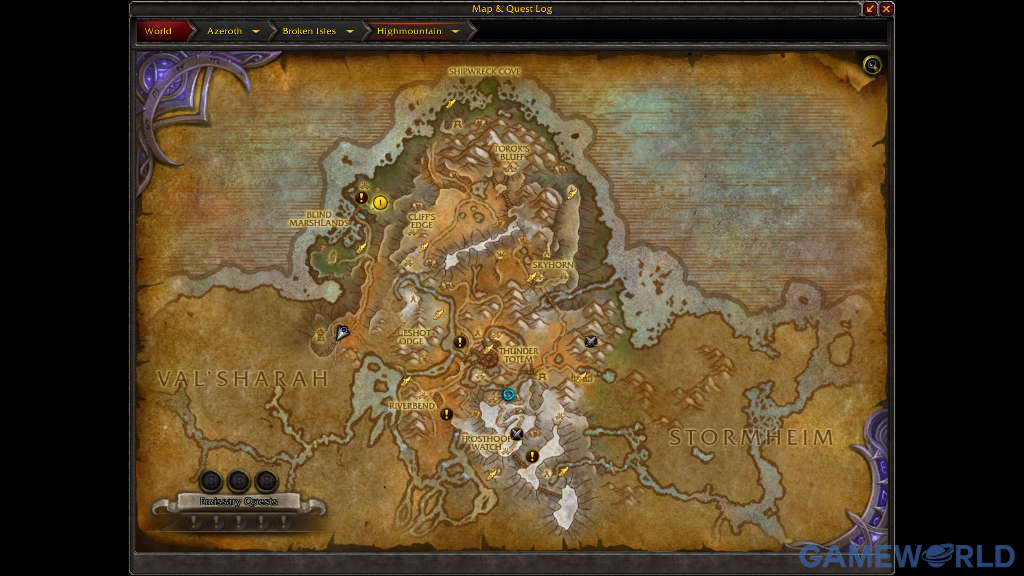Click the flight point at Shipwreck Cove

(450, 103)
